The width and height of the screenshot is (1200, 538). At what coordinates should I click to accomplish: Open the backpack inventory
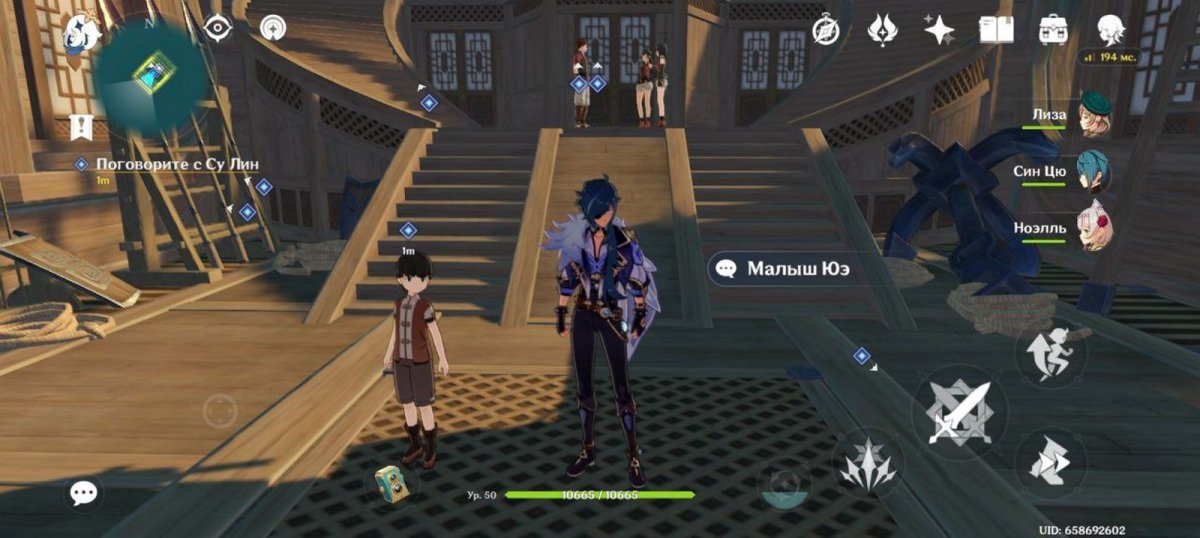(1053, 29)
